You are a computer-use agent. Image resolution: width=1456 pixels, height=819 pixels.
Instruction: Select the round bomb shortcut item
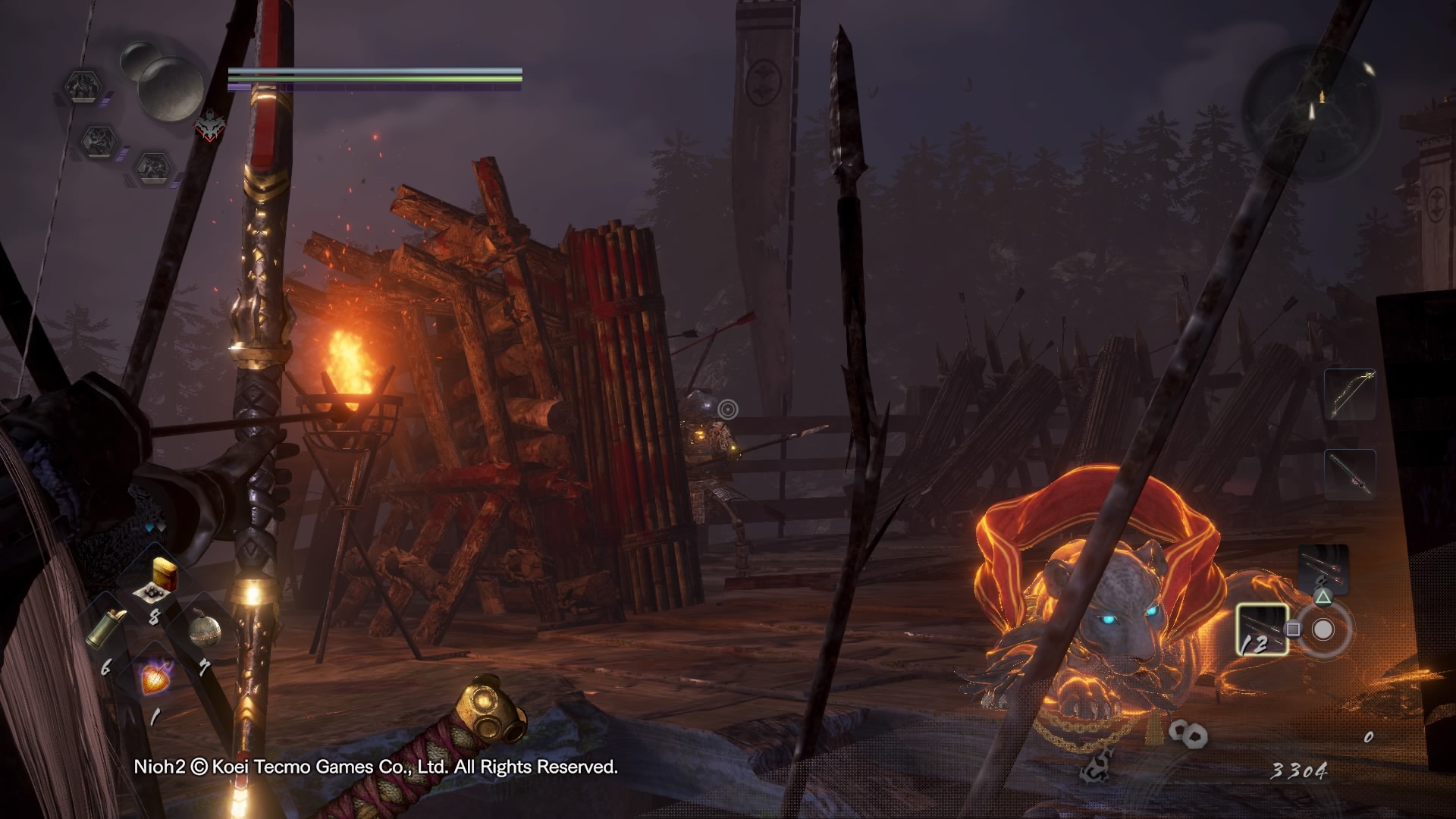204,632
